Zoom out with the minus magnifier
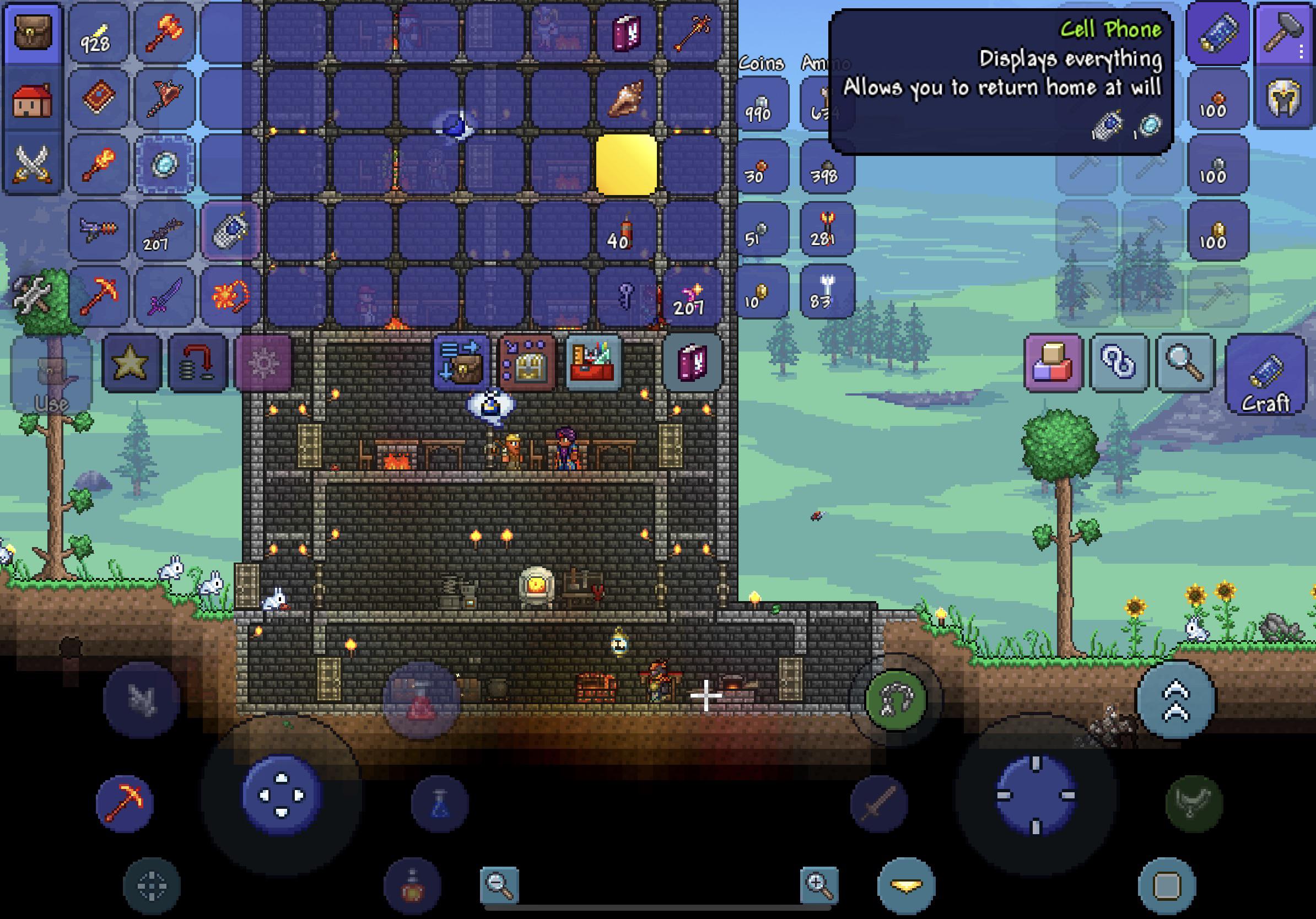 [x=500, y=885]
